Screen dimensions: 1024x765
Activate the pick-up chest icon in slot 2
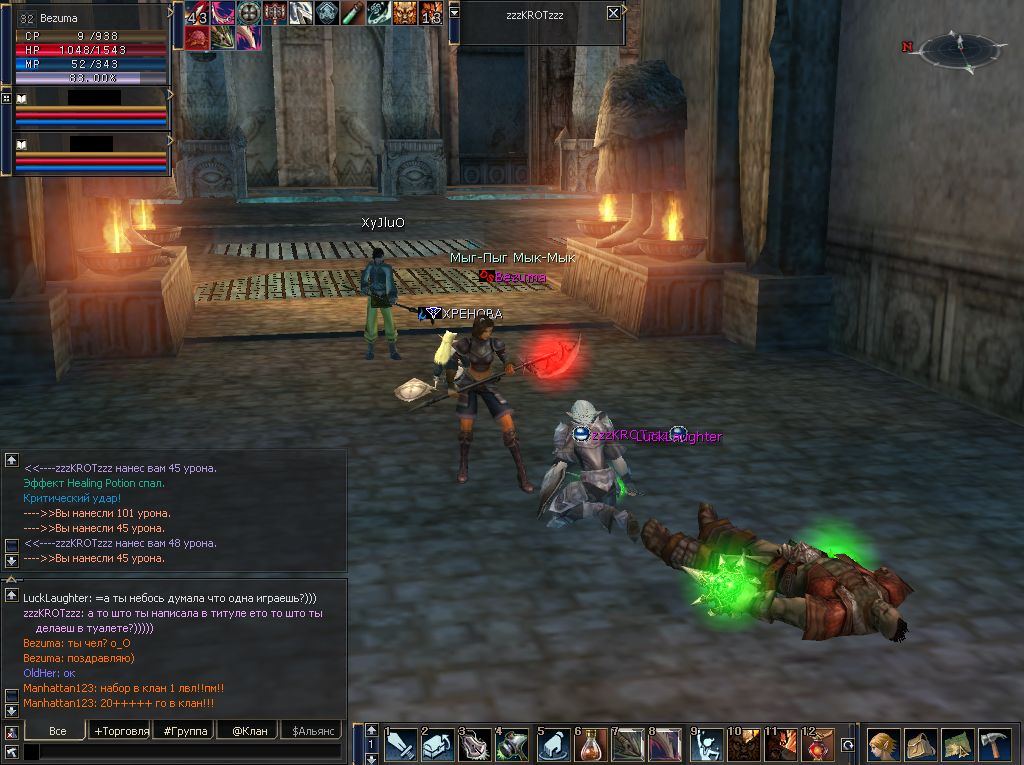(x=437, y=746)
